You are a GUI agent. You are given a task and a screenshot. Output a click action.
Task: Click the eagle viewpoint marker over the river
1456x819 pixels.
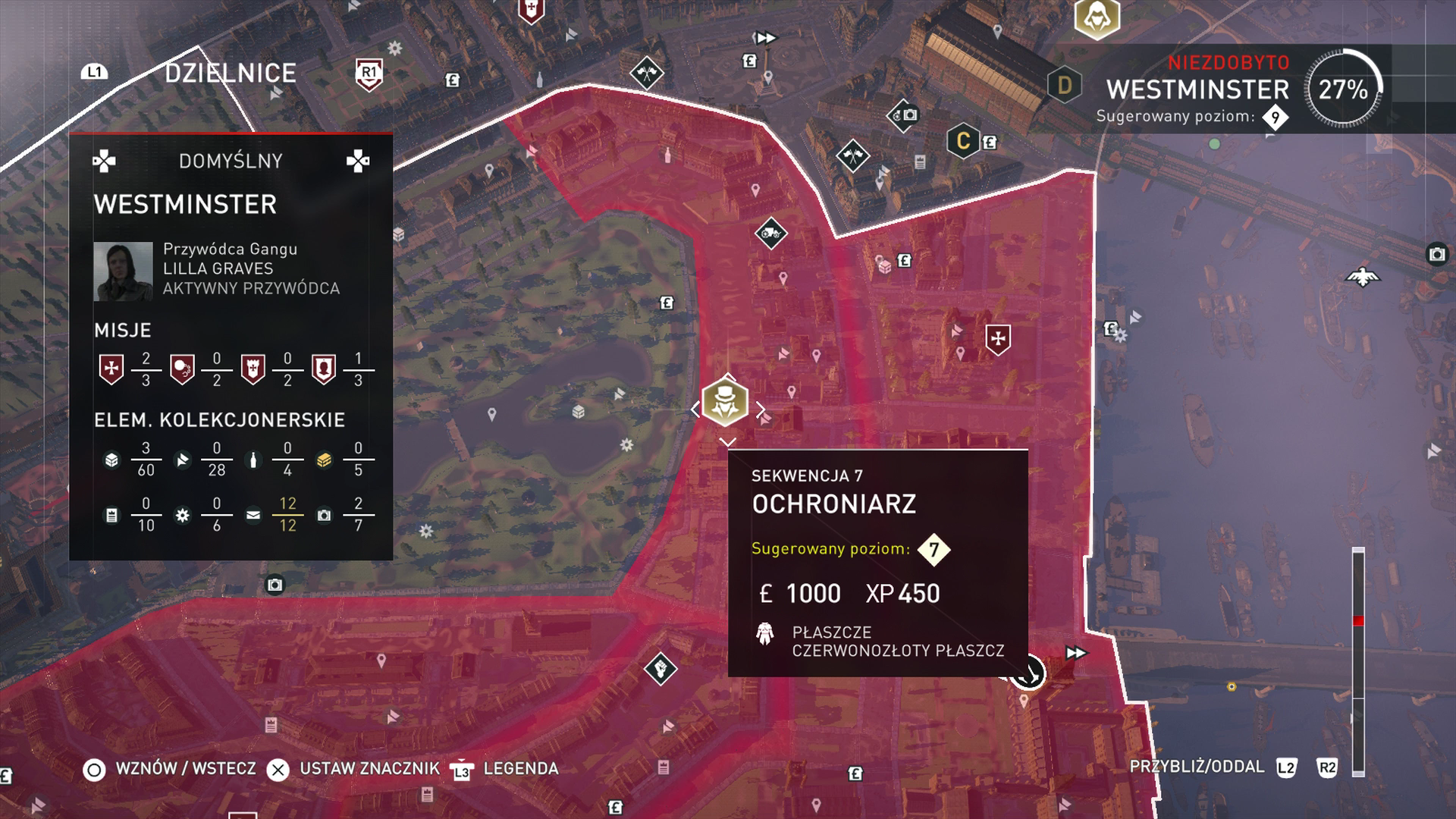pyautogui.click(x=1363, y=277)
